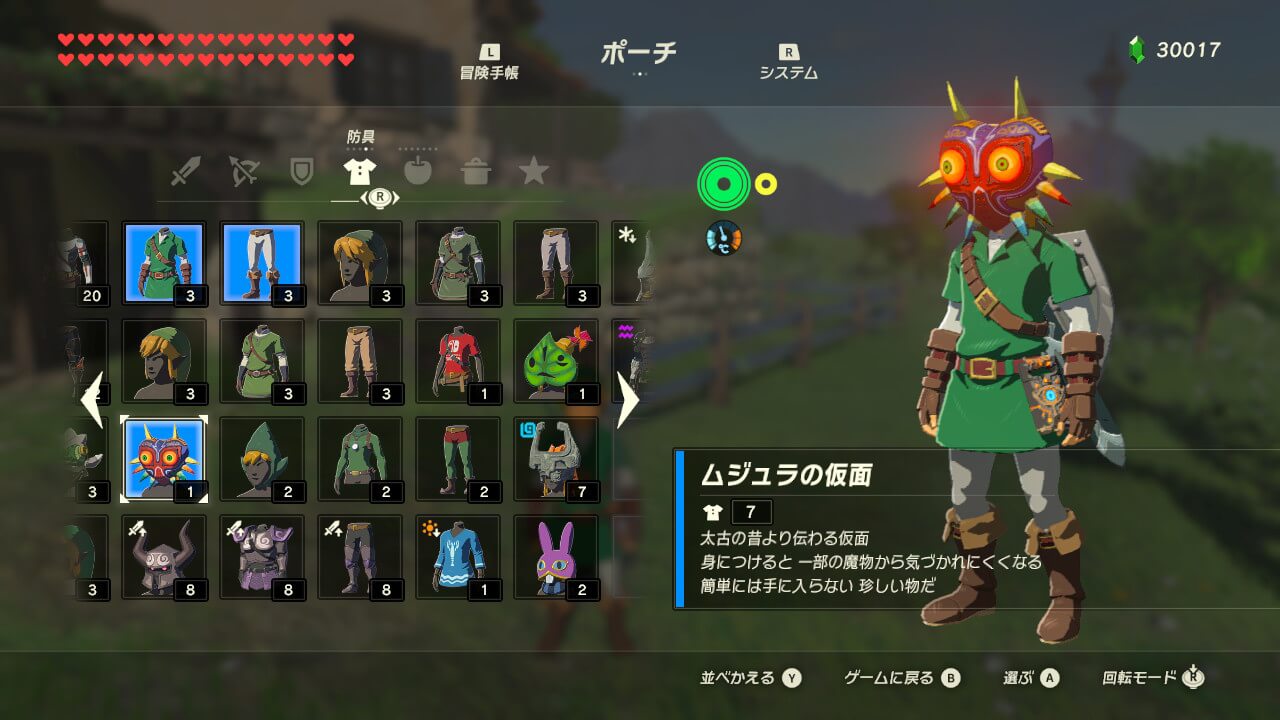
Task: Click the right page arrow of inventory
Action: [628, 400]
